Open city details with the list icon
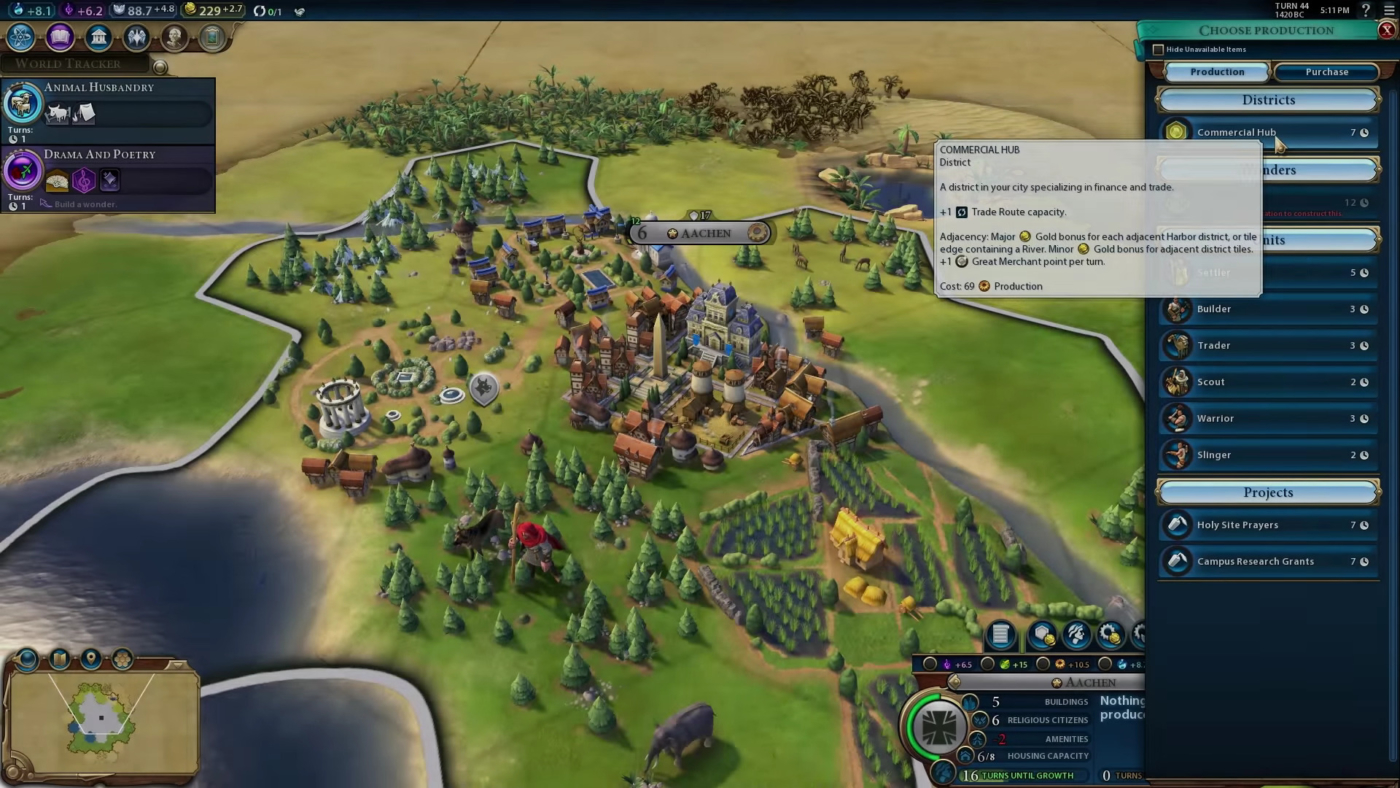Image resolution: width=1400 pixels, height=788 pixels. [x=999, y=635]
